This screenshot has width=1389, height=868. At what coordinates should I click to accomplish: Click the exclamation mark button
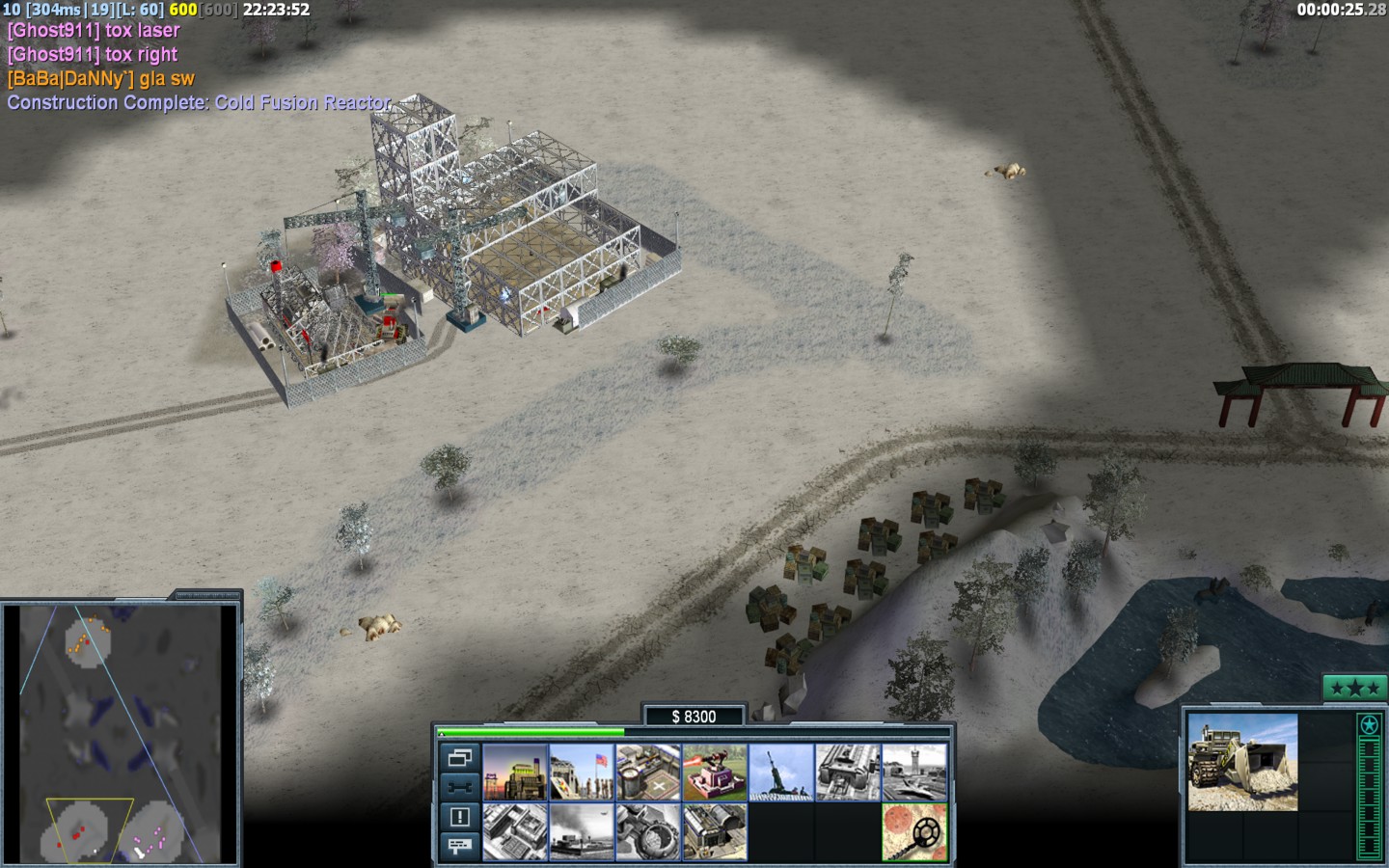coord(460,817)
